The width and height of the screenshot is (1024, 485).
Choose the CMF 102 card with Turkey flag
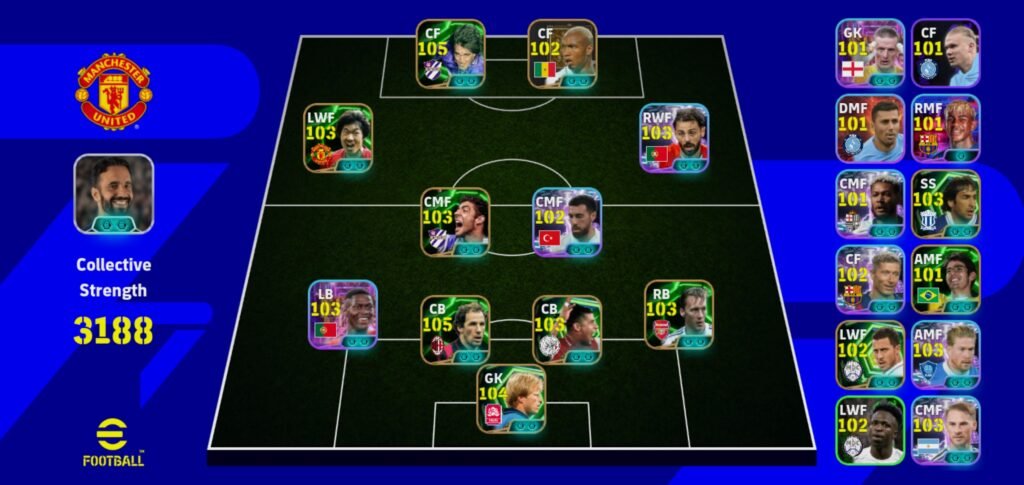click(567, 222)
